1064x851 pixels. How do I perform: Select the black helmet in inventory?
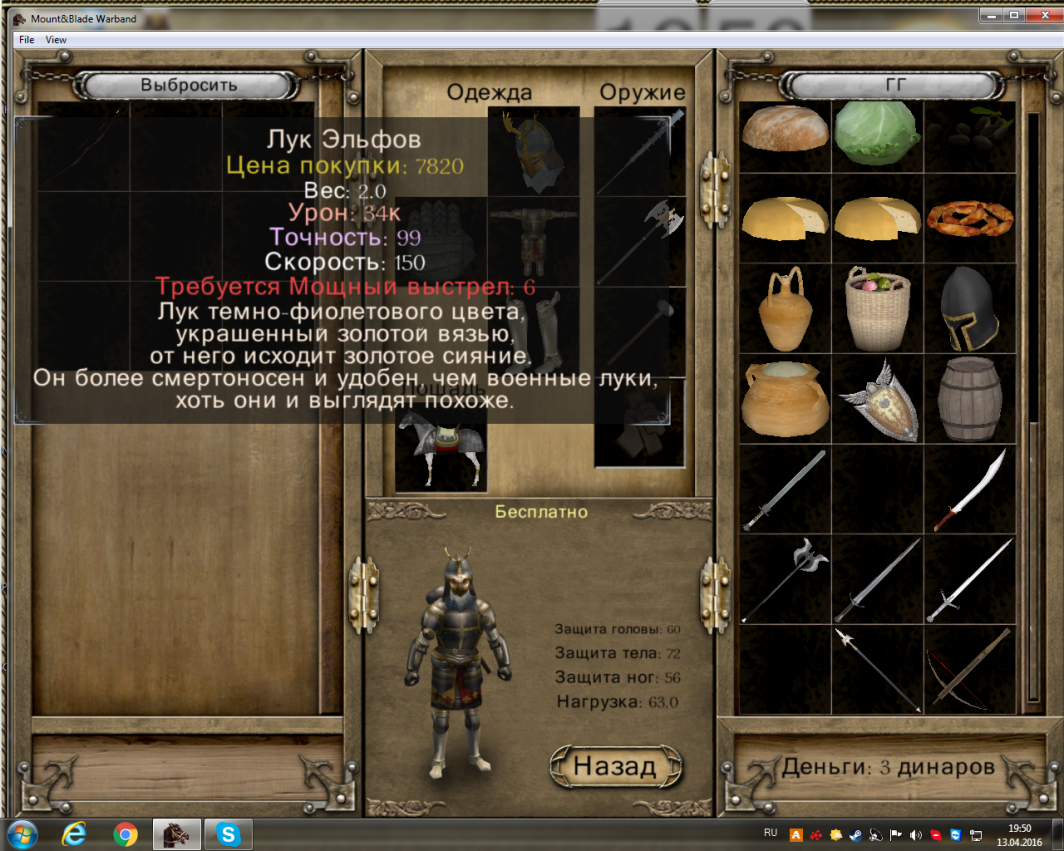[969, 308]
